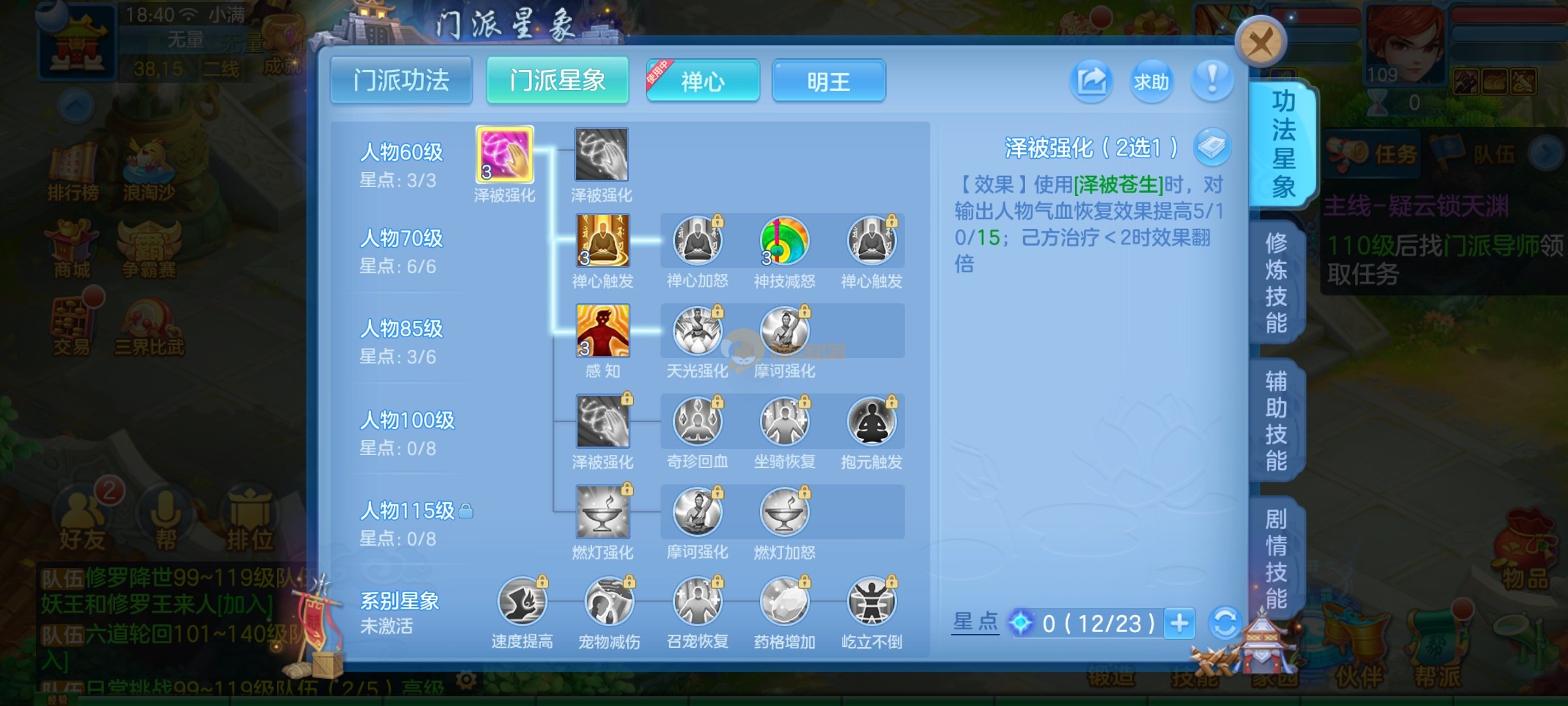Open the exclamation mark info button
Image resolution: width=1568 pixels, height=706 pixels.
(x=1212, y=82)
